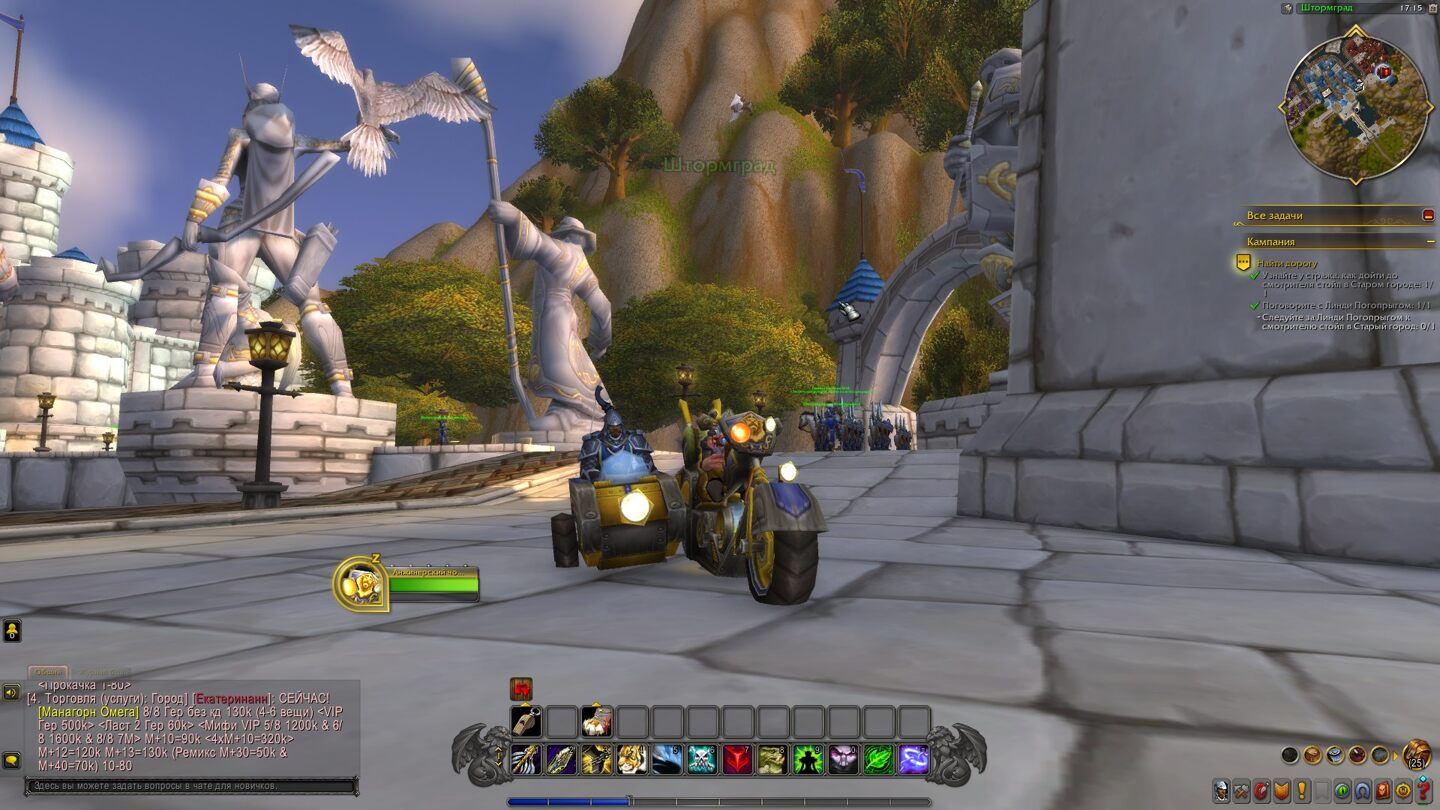Open the main backpack with 25 slots
Image resolution: width=1440 pixels, height=810 pixels.
click(1416, 754)
